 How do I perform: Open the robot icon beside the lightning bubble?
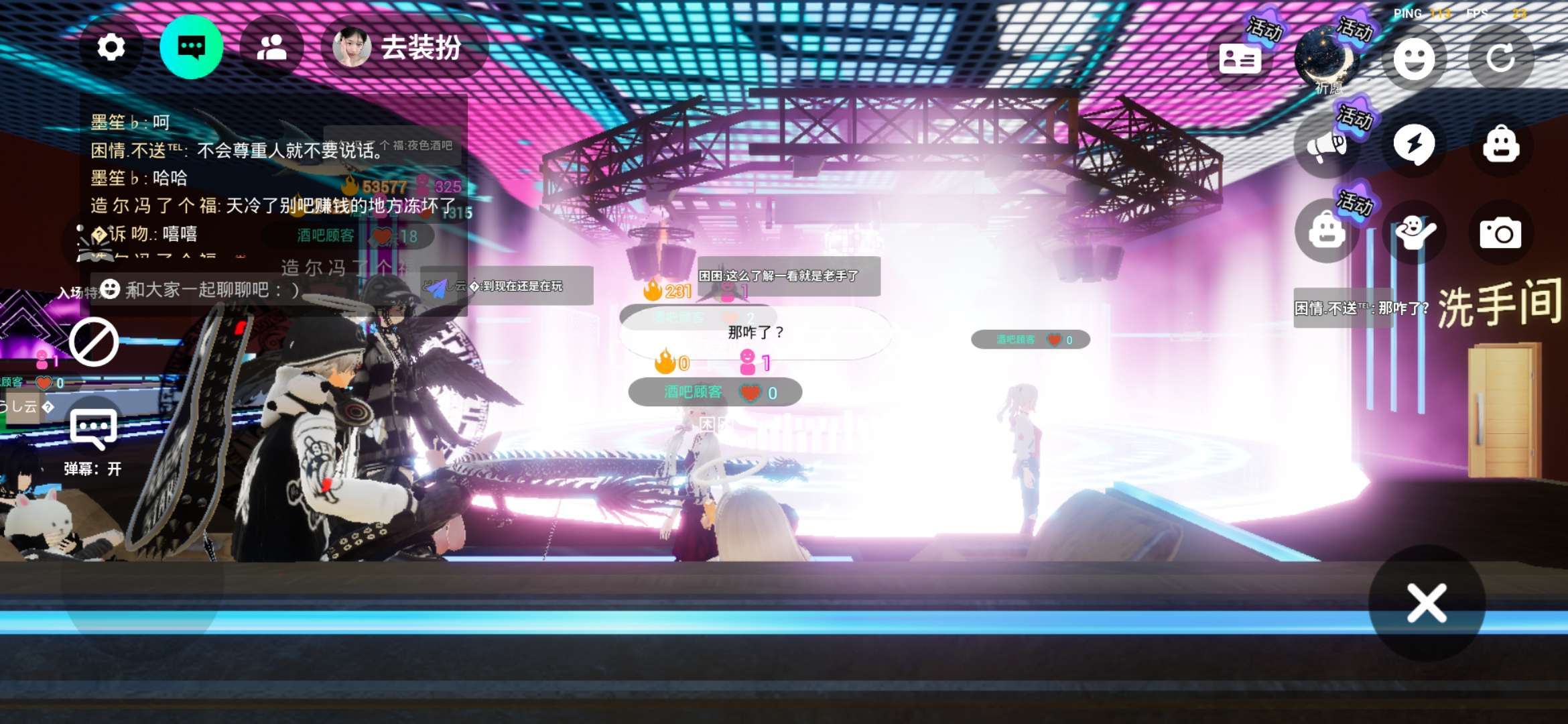[x=1501, y=144]
